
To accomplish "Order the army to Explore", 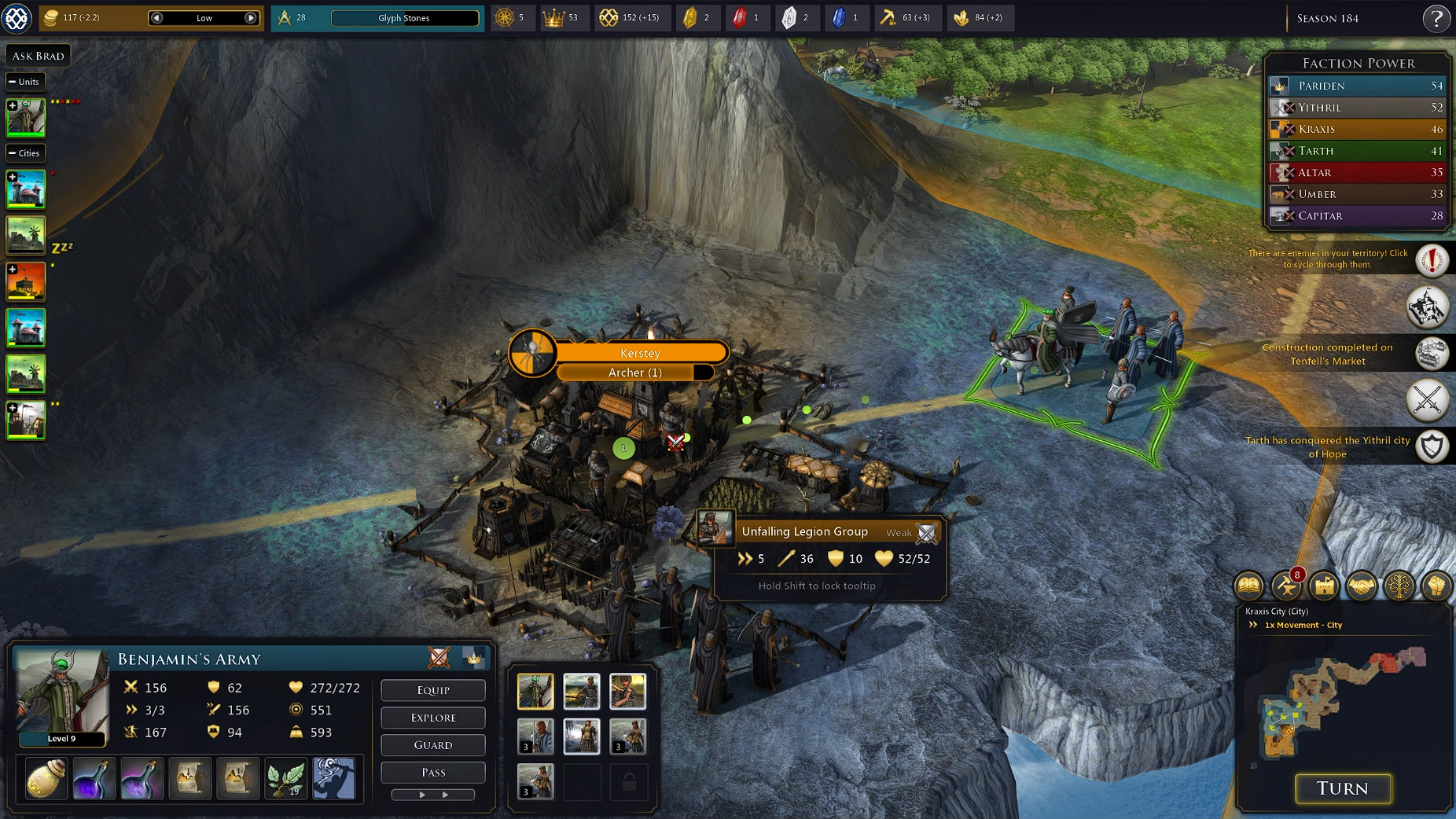I will point(432,718).
